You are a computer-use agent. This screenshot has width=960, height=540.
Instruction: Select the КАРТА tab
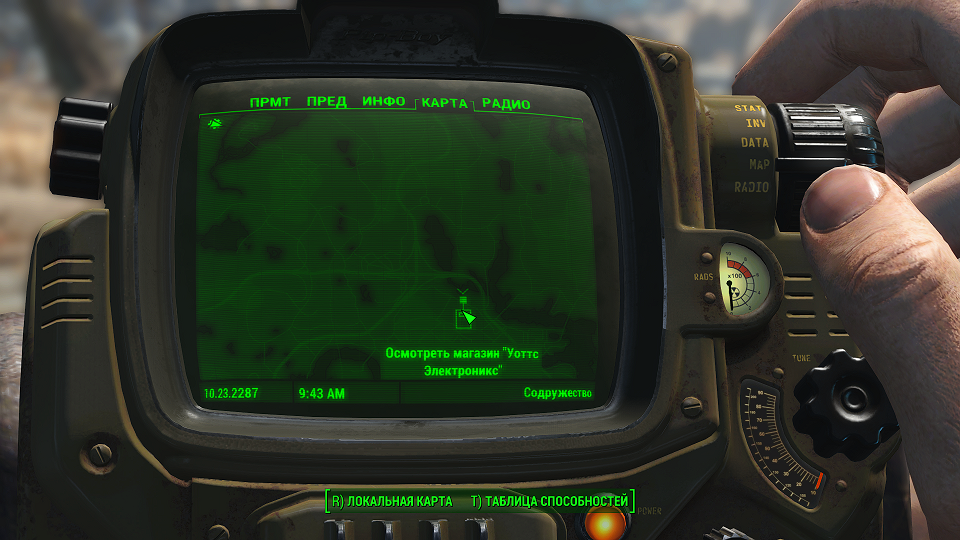coord(444,103)
